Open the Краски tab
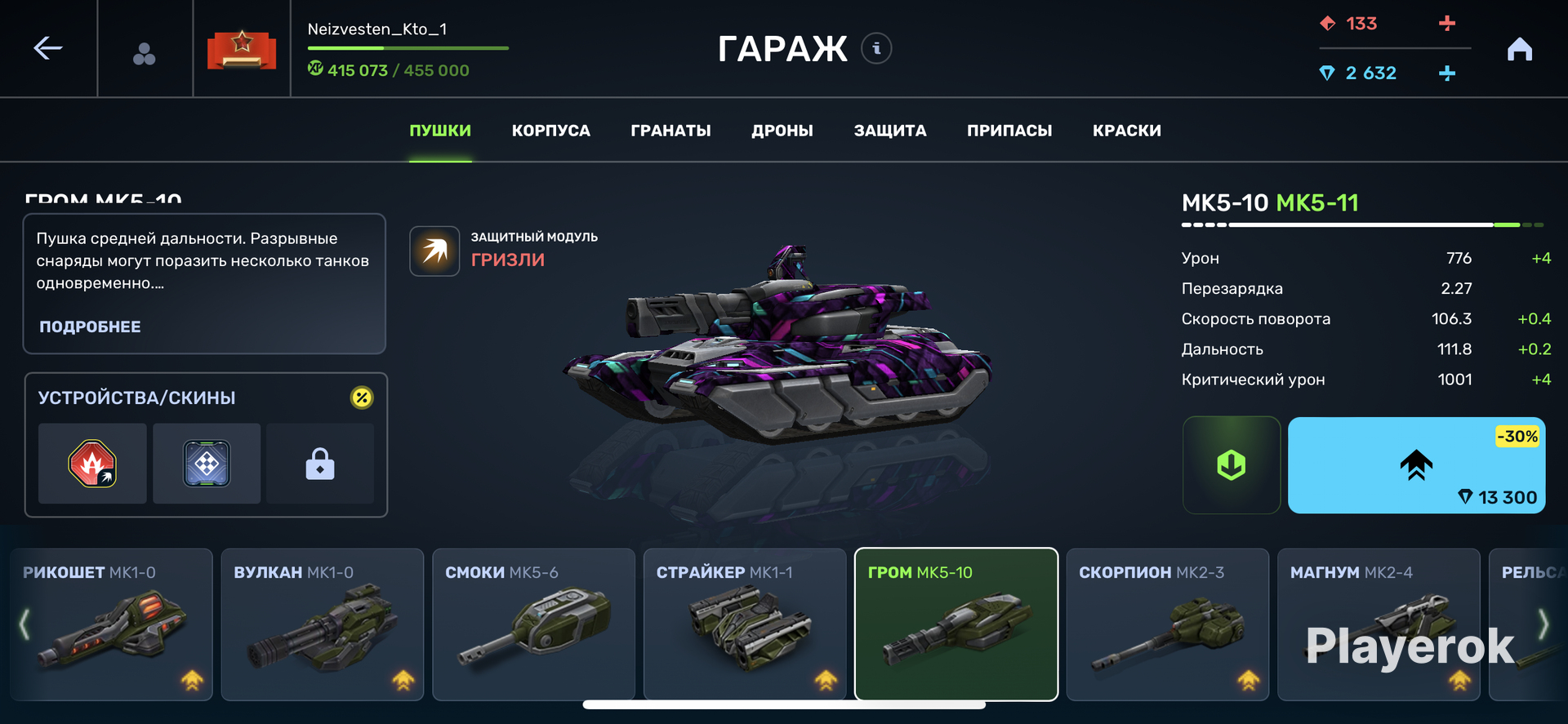1568x724 pixels. click(x=1126, y=131)
